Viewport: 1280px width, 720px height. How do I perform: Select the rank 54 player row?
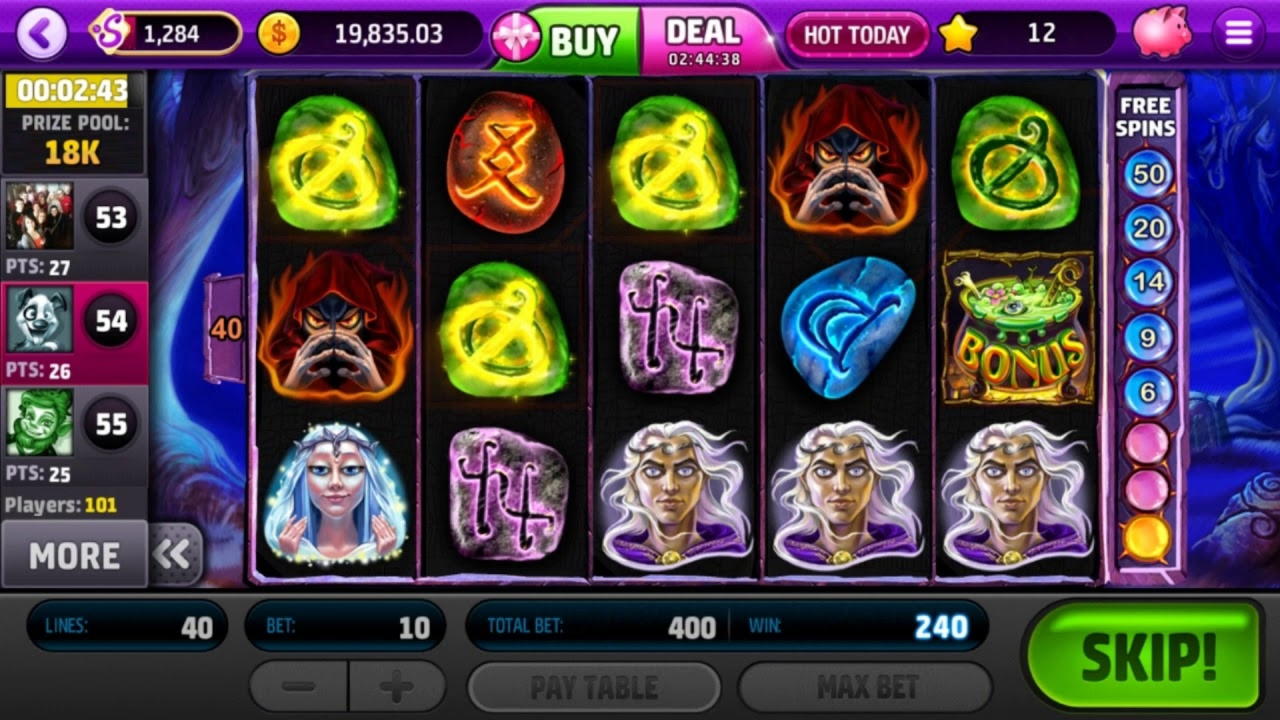coord(74,330)
